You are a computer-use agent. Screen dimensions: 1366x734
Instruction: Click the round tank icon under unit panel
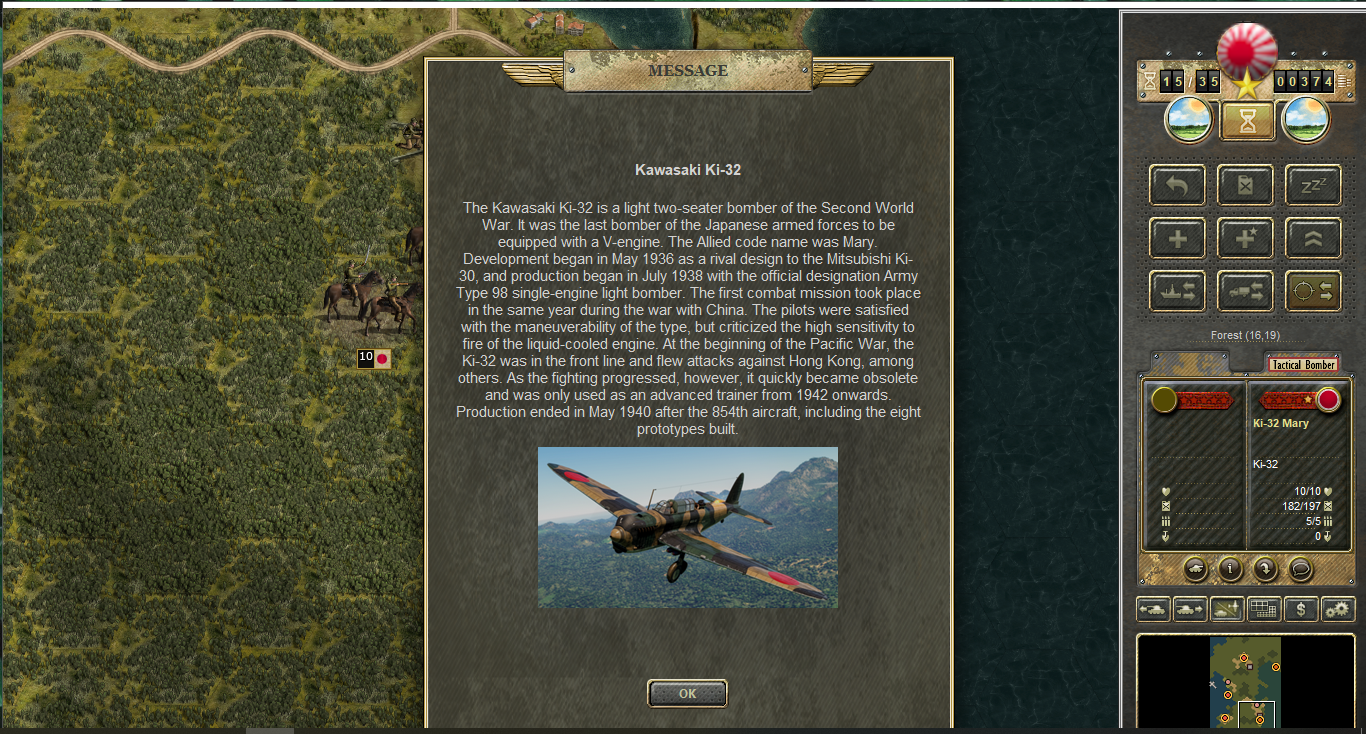click(x=1195, y=569)
